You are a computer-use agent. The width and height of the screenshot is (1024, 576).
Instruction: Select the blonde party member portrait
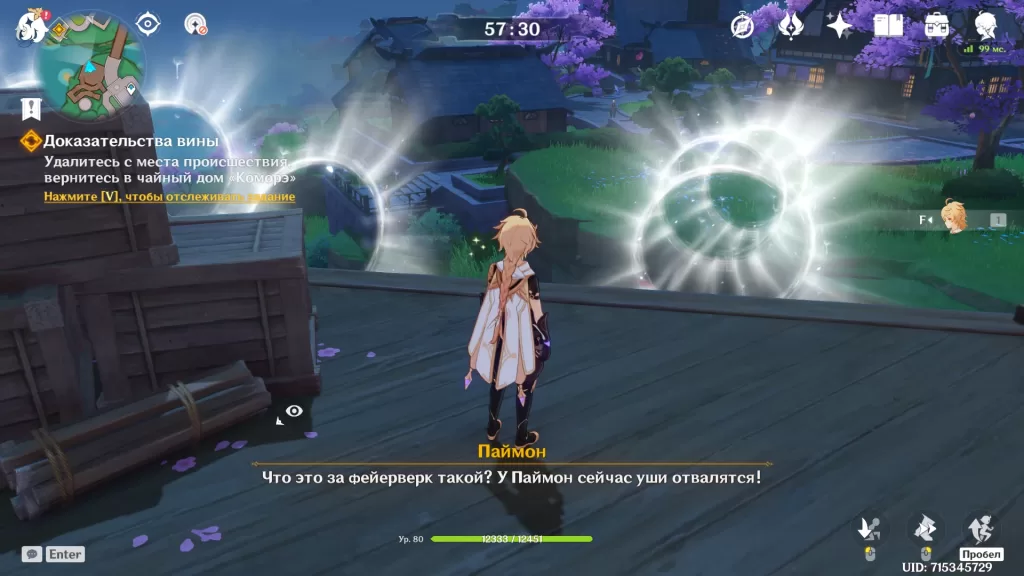(956, 219)
